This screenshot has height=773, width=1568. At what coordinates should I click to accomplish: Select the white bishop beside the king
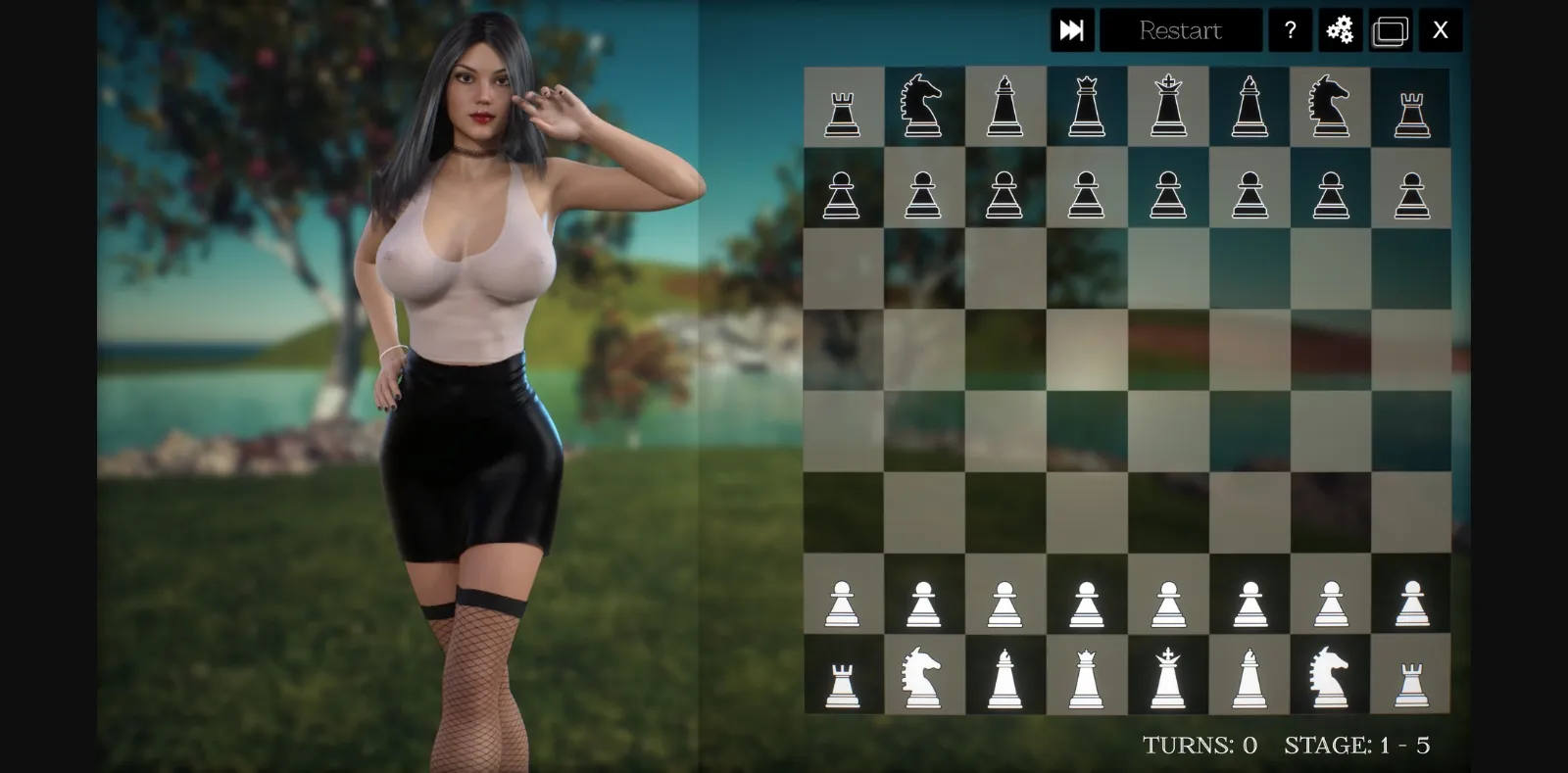tap(1249, 676)
